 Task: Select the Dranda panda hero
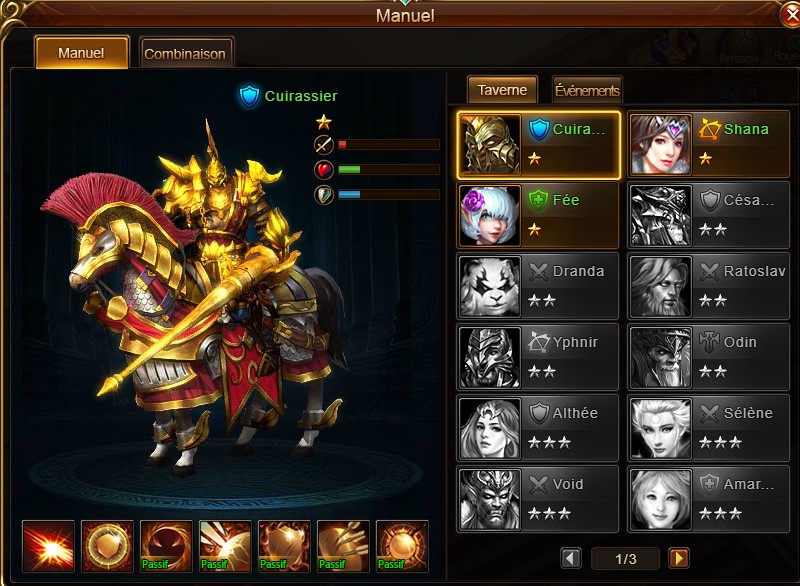coord(539,286)
